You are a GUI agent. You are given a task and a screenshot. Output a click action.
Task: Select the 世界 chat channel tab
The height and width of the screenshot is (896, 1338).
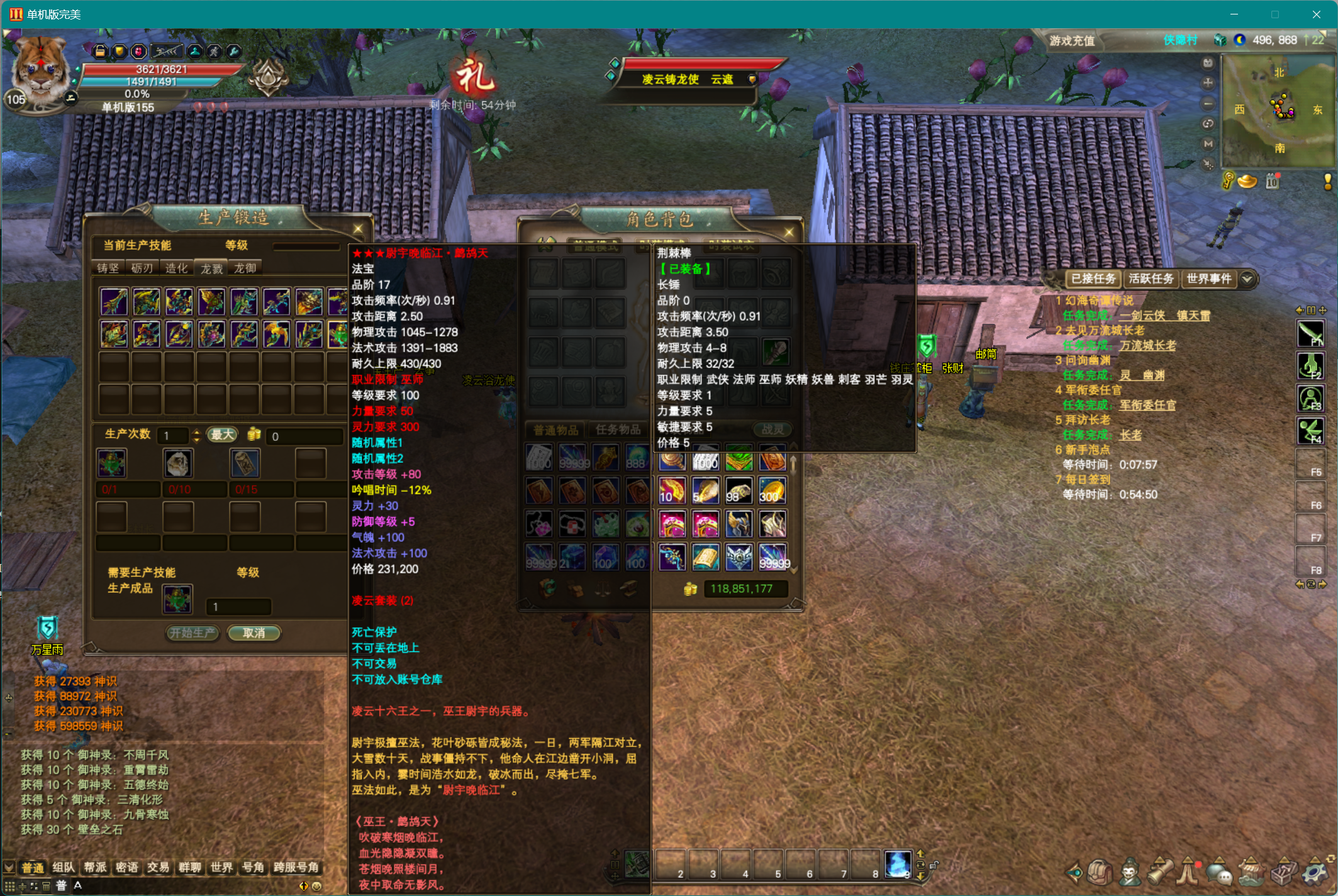point(221,868)
